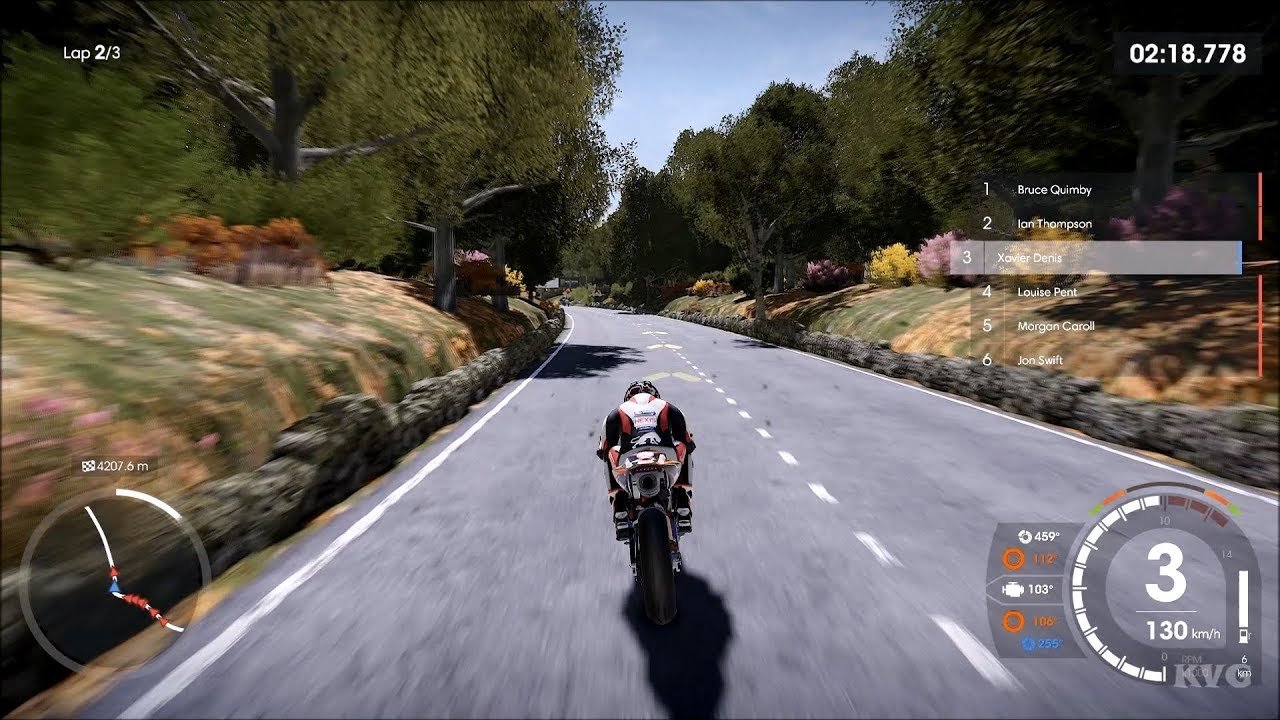The width and height of the screenshot is (1280, 720).
Task: Click the engine temperature icon
Action: coord(1013,590)
